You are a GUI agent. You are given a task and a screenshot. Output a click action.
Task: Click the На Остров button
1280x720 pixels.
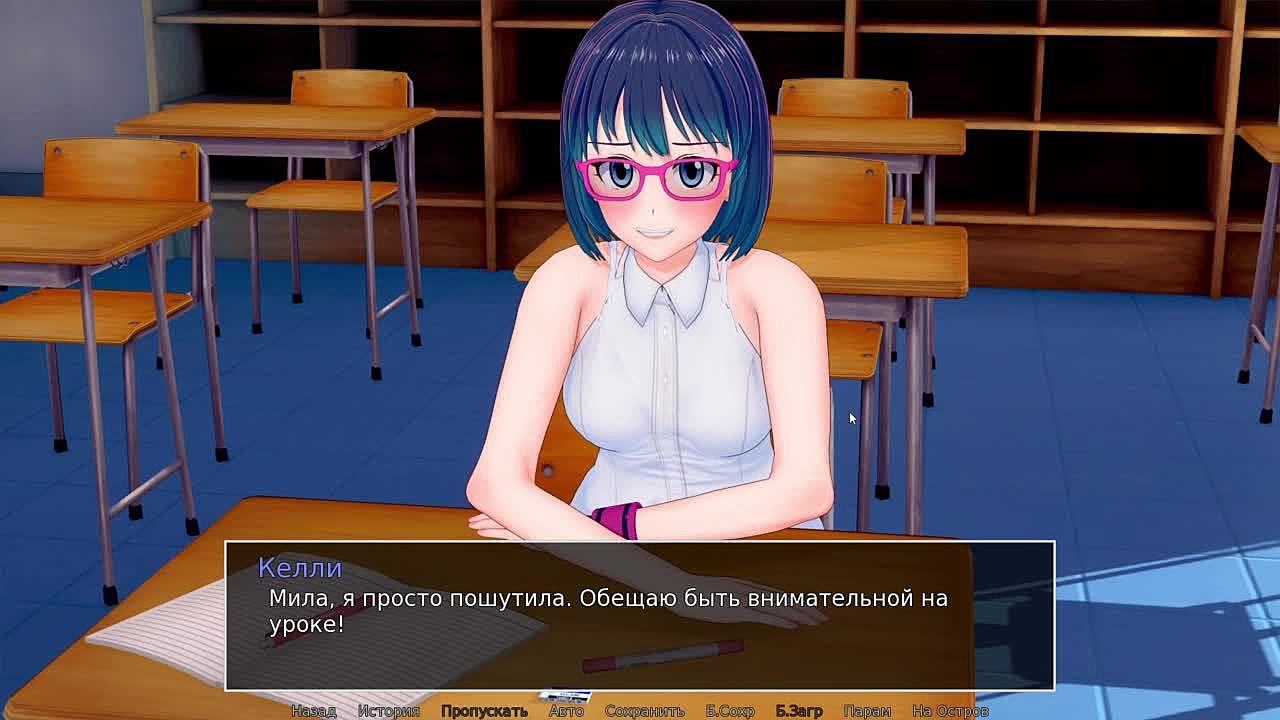point(950,711)
